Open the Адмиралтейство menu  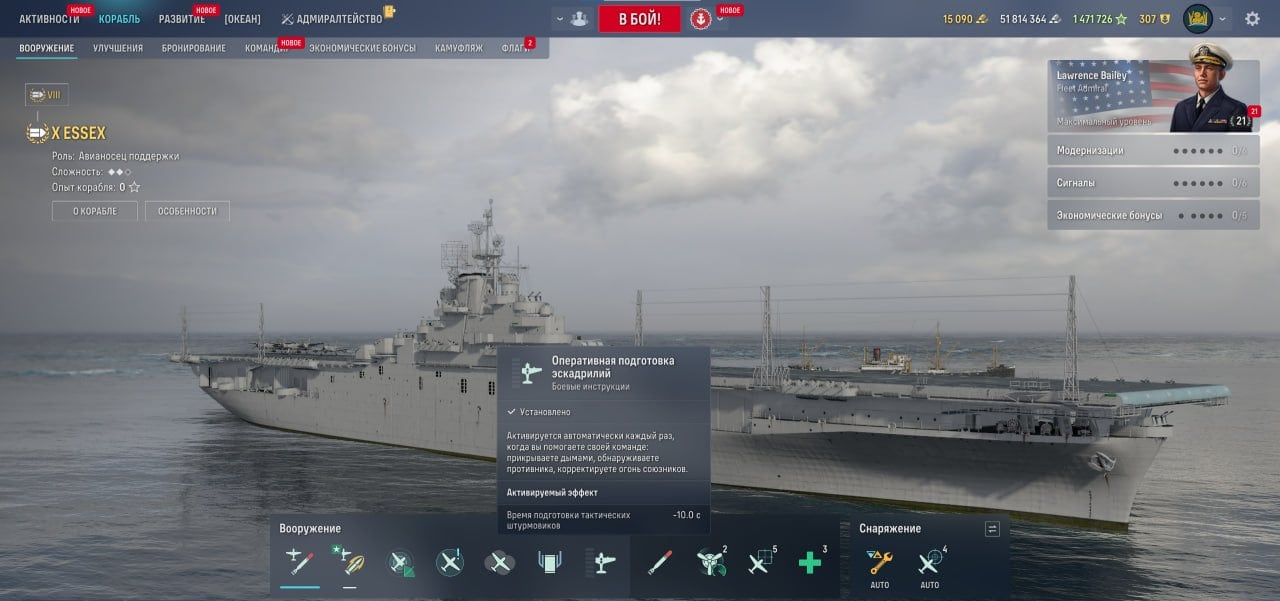tap(338, 19)
